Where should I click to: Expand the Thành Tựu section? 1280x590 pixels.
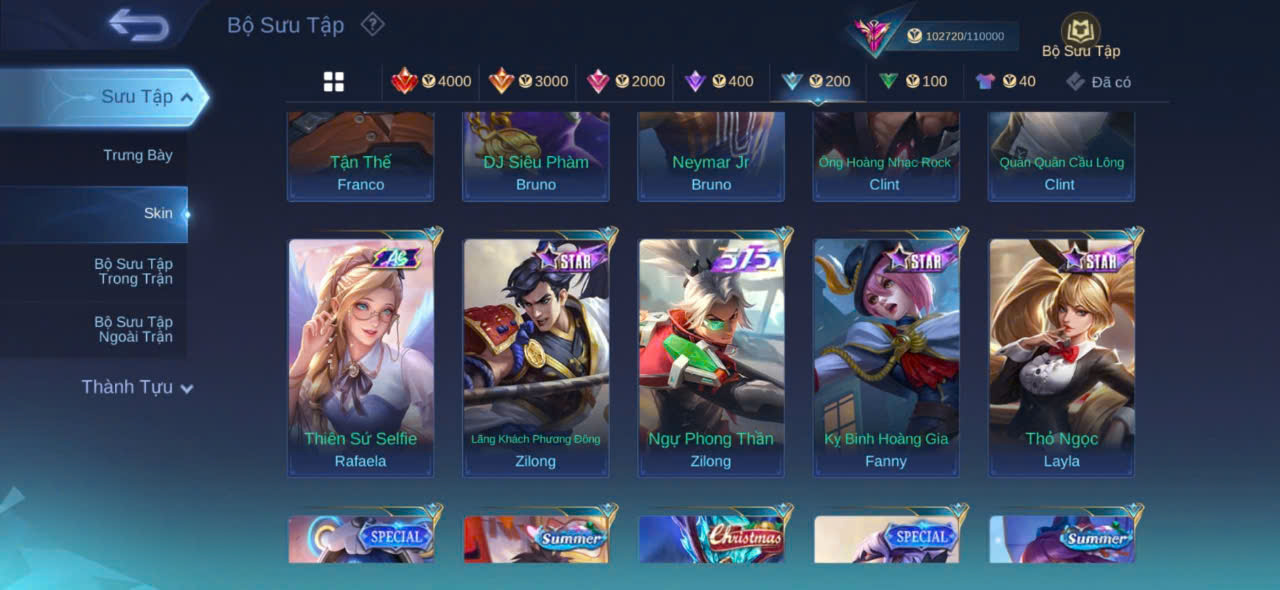[137, 387]
